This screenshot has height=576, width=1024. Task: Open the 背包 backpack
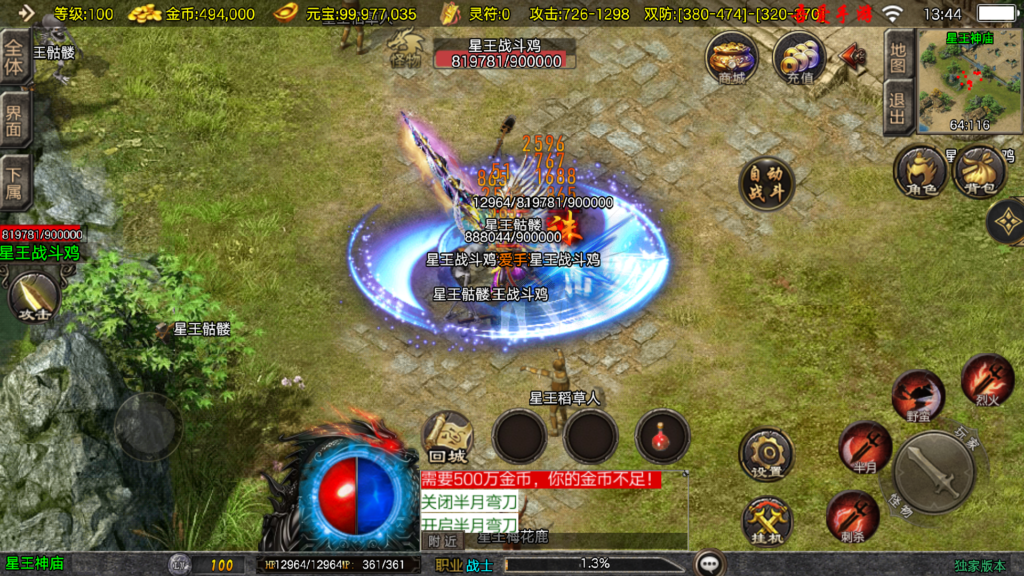pyautogui.click(x=975, y=172)
